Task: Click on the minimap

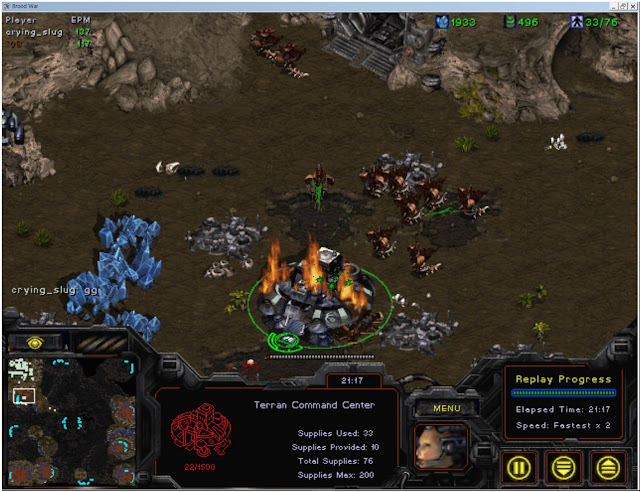Action: (70, 420)
